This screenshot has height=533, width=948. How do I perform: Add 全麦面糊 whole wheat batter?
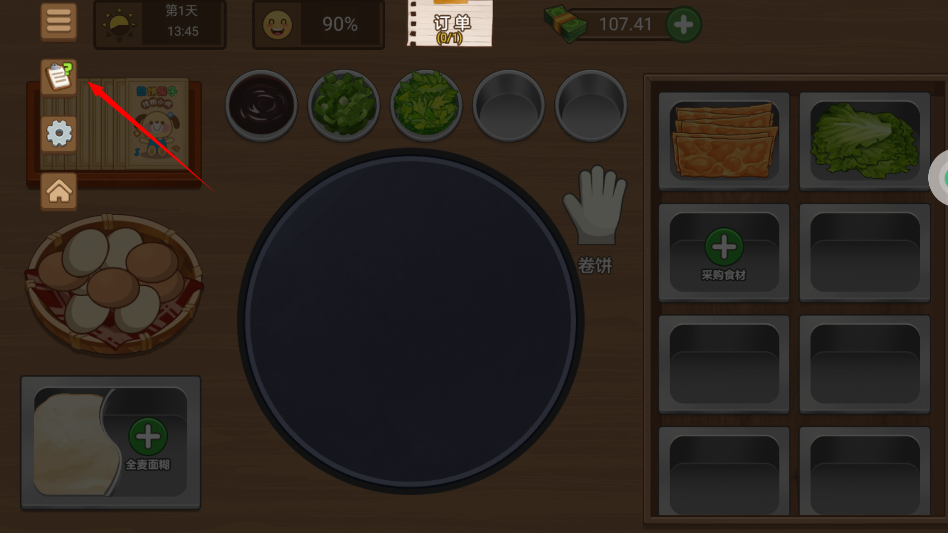[x=148, y=441]
